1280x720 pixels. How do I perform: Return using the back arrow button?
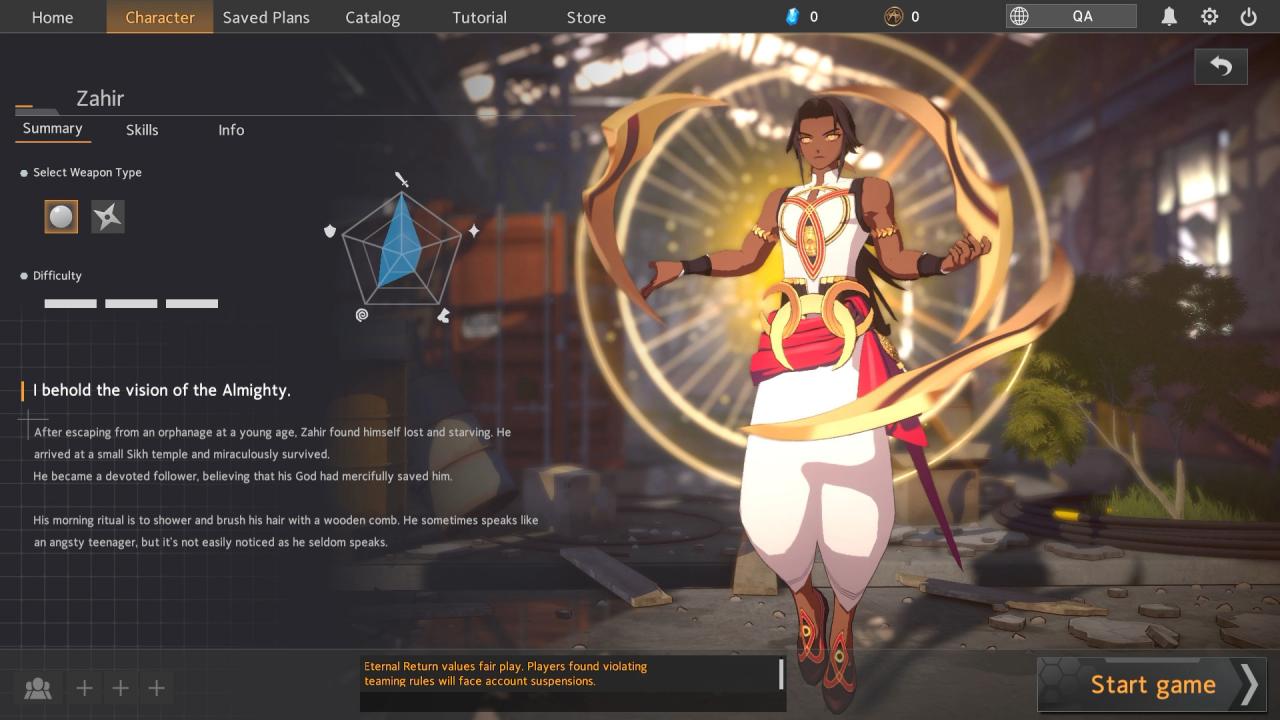tap(1220, 66)
